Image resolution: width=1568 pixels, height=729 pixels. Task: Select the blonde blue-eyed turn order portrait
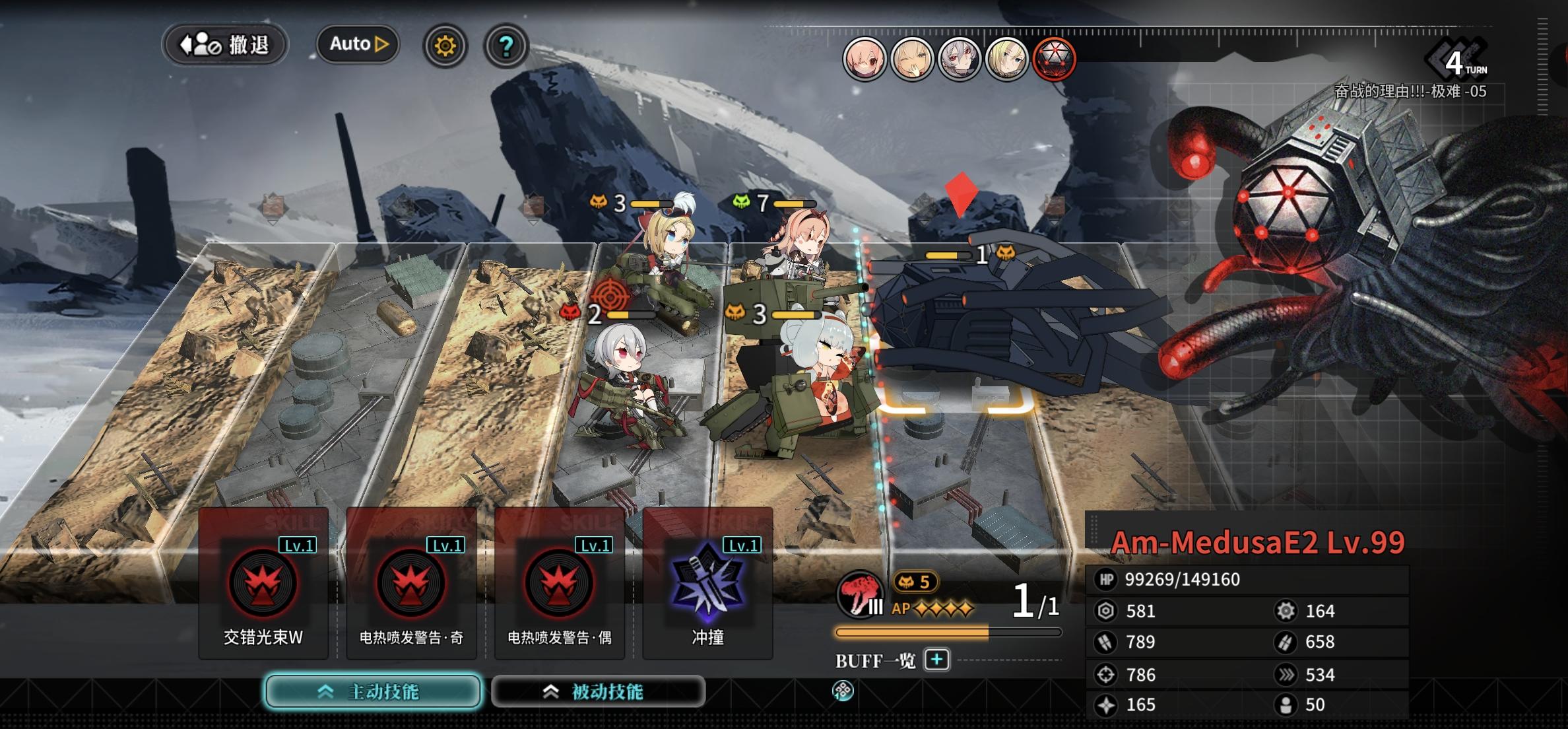pyautogui.click(x=1007, y=59)
